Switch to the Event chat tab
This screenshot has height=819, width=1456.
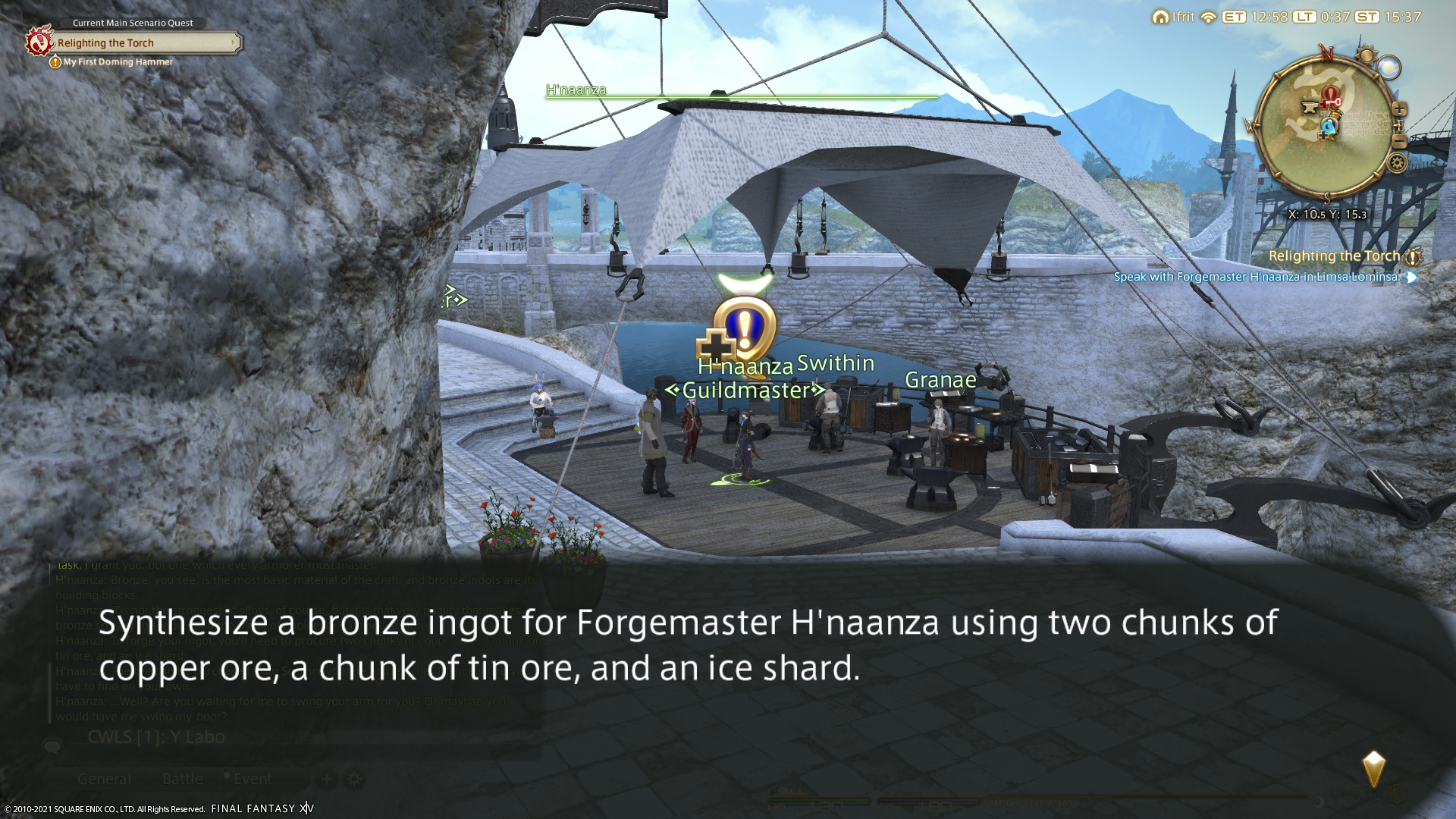[252, 779]
